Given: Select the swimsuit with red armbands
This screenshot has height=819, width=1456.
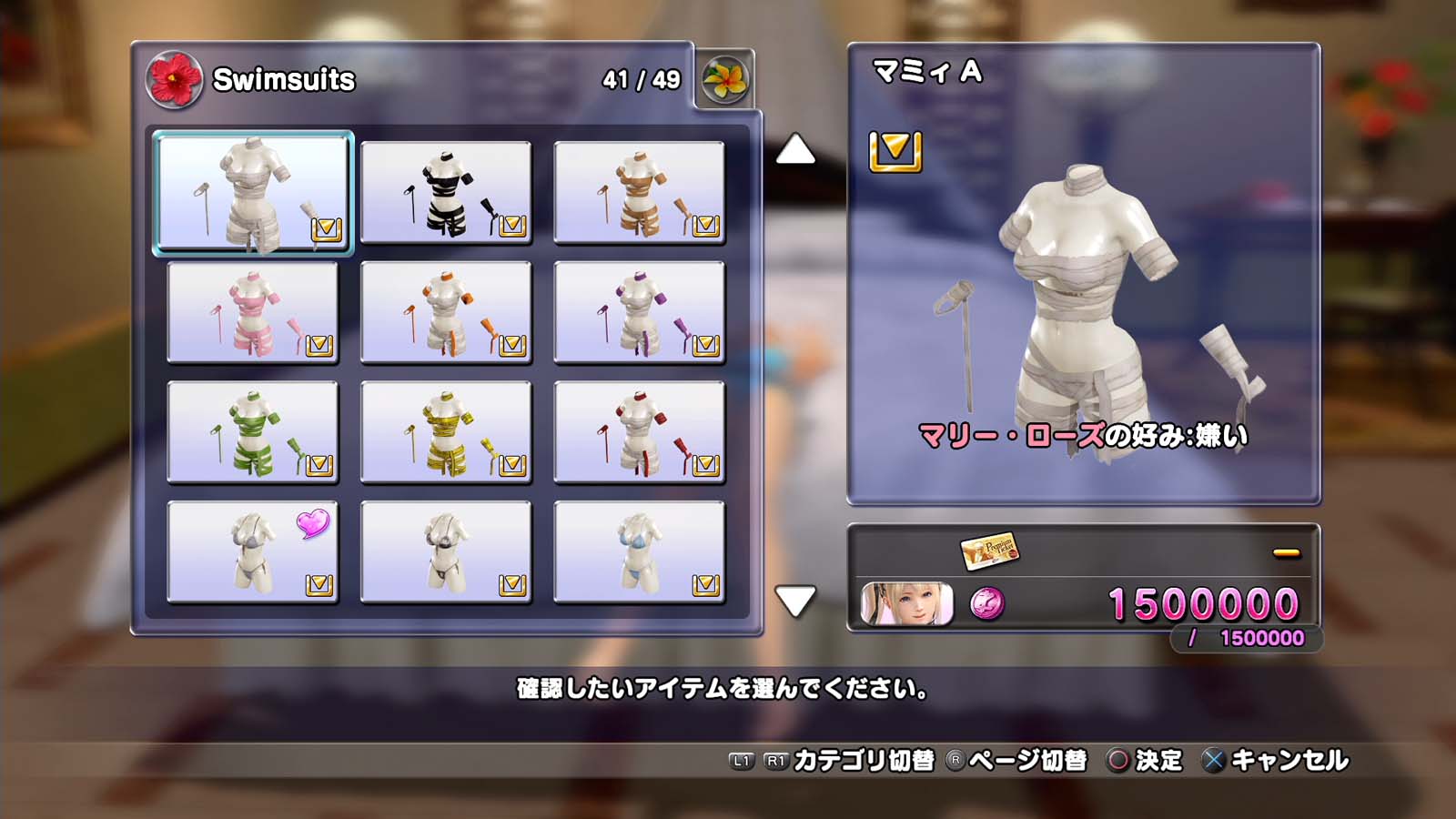Looking at the screenshot, I should point(639,432).
